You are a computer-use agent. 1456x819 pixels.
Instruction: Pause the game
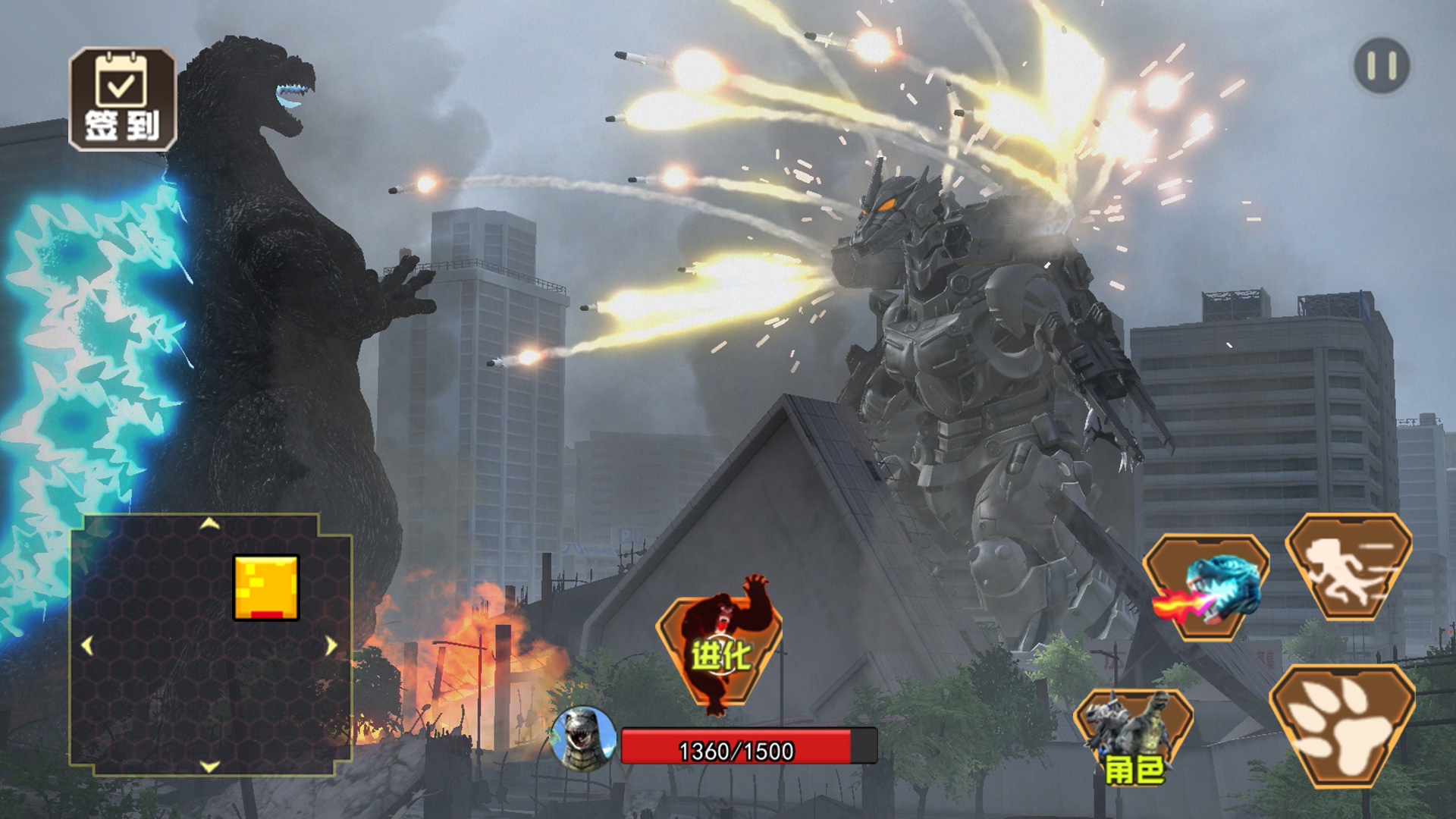point(1382,66)
